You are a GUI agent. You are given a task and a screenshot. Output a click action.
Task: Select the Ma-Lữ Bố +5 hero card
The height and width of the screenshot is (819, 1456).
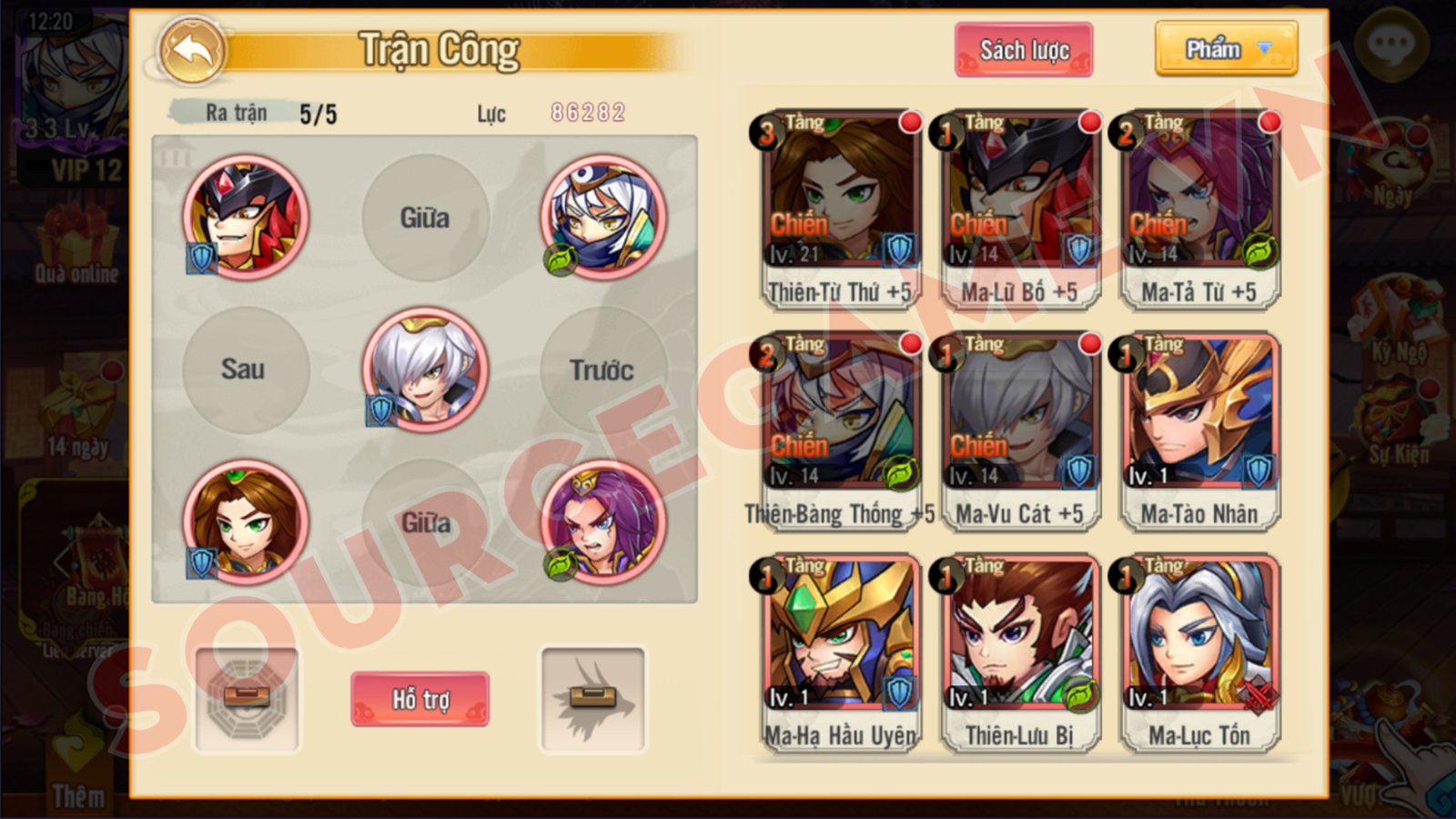[x=1018, y=209]
